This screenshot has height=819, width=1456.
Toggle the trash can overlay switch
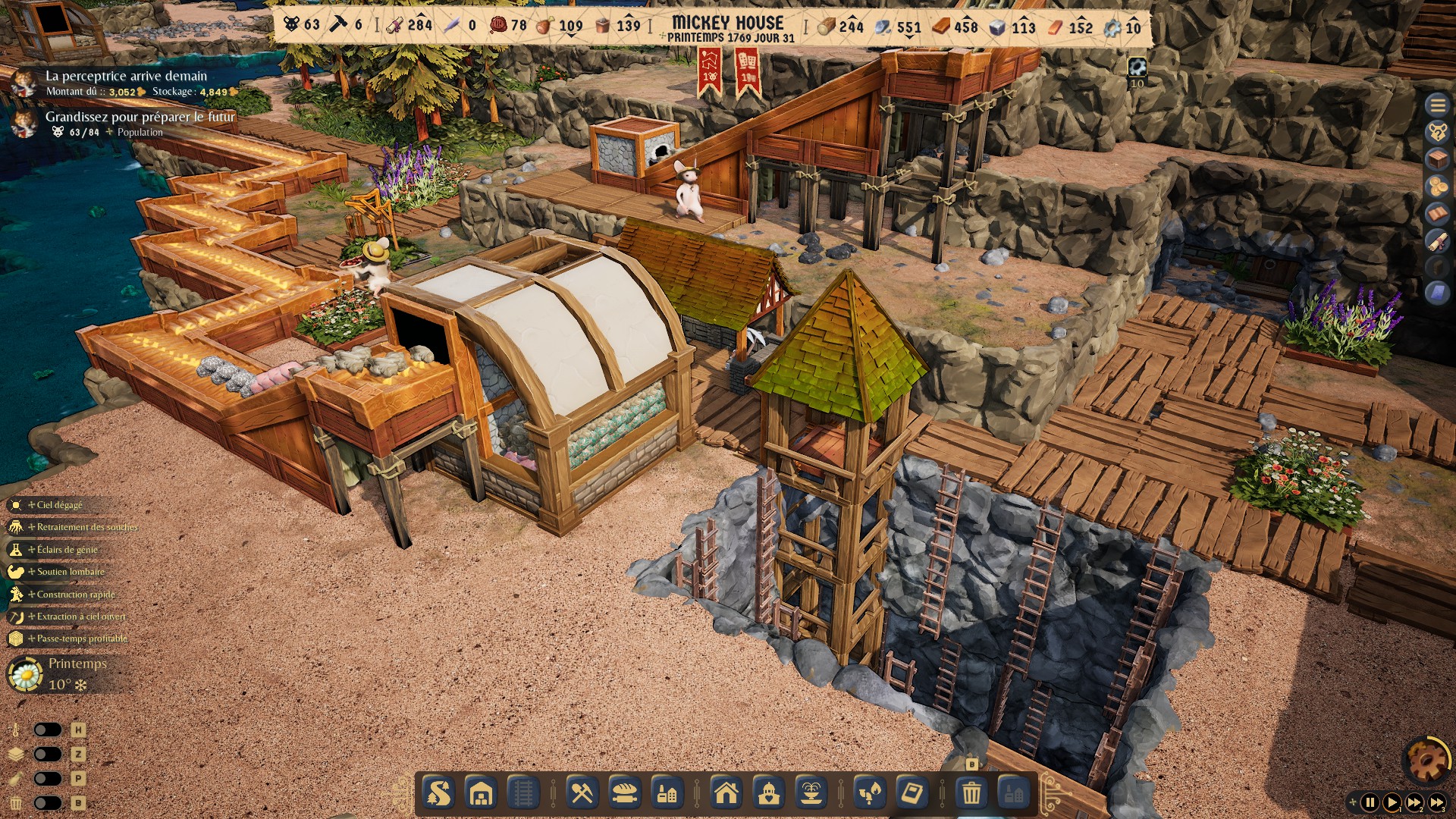coord(47,803)
